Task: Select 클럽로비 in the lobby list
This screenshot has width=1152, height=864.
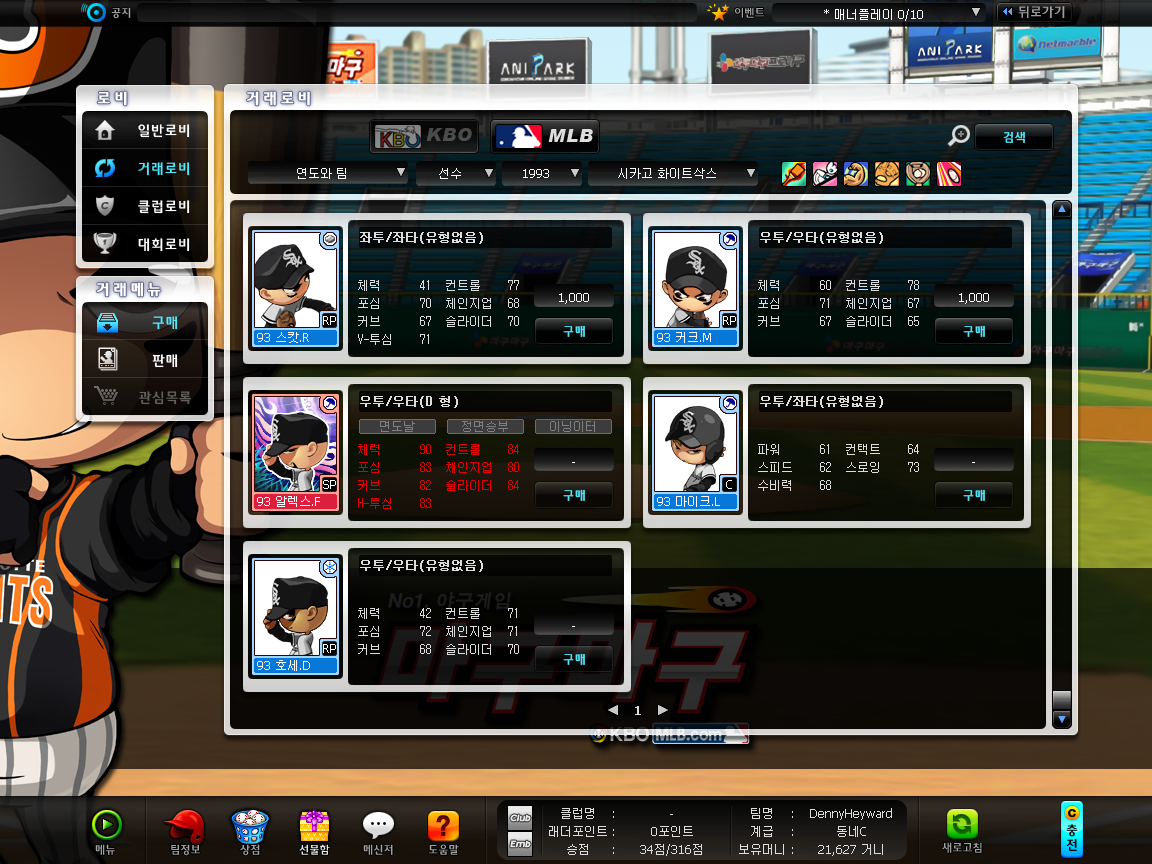Action: point(145,206)
